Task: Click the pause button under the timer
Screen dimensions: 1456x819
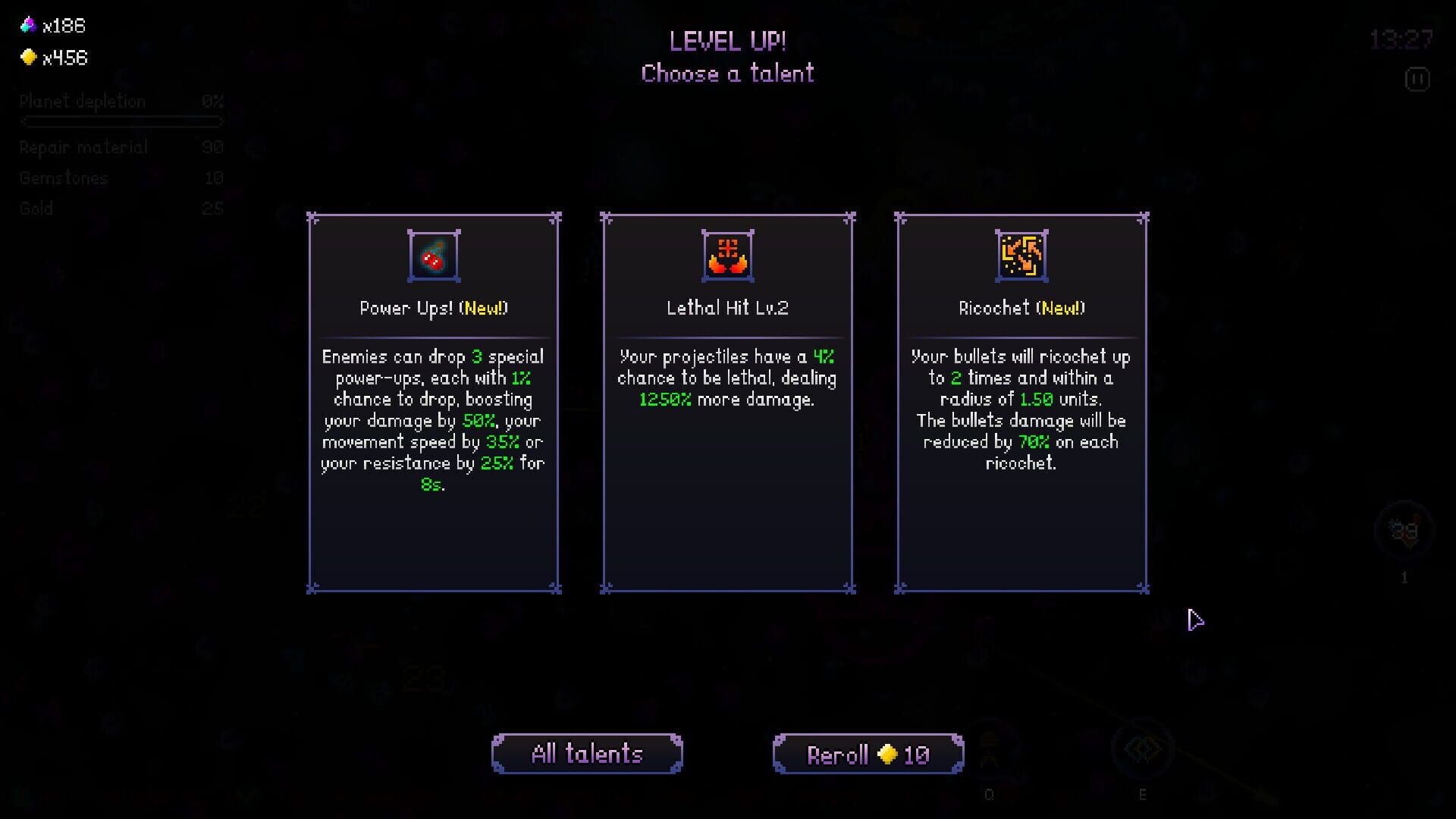Action: coord(1417,80)
